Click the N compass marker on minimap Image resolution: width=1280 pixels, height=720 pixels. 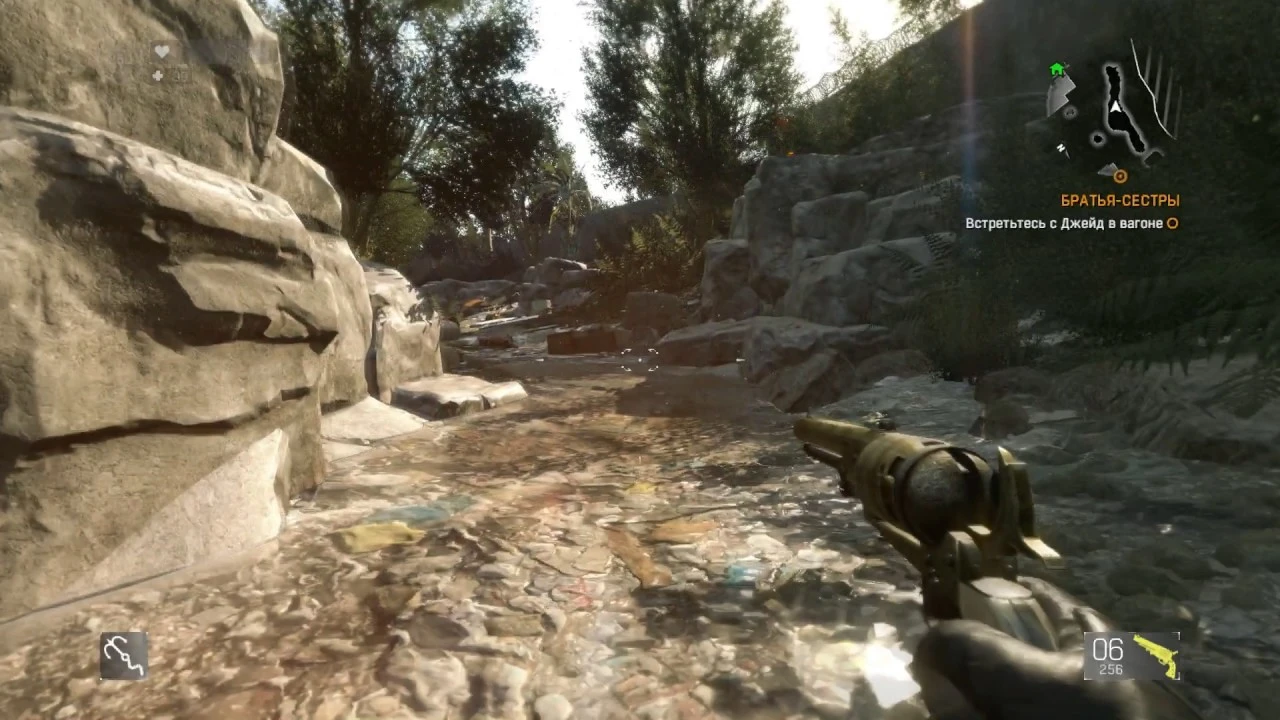click(1061, 147)
